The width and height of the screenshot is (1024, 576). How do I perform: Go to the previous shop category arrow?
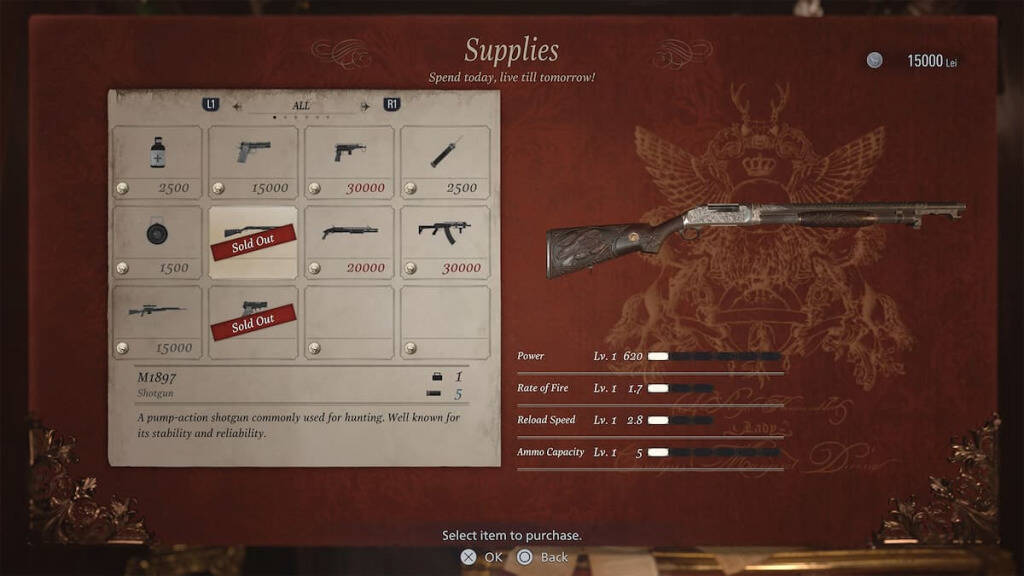click(x=238, y=105)
